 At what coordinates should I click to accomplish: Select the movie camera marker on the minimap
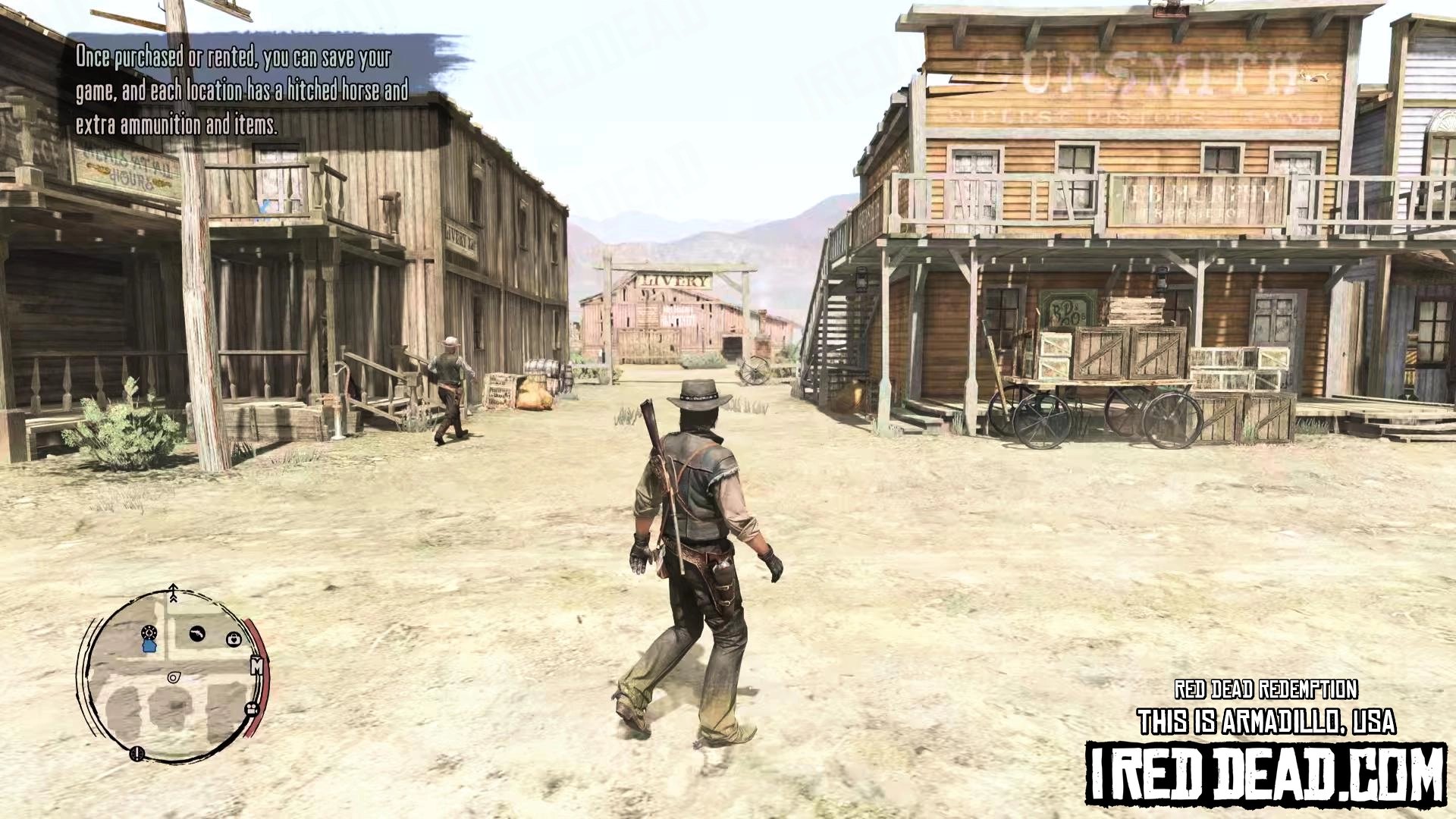click(x=251, y=709)
